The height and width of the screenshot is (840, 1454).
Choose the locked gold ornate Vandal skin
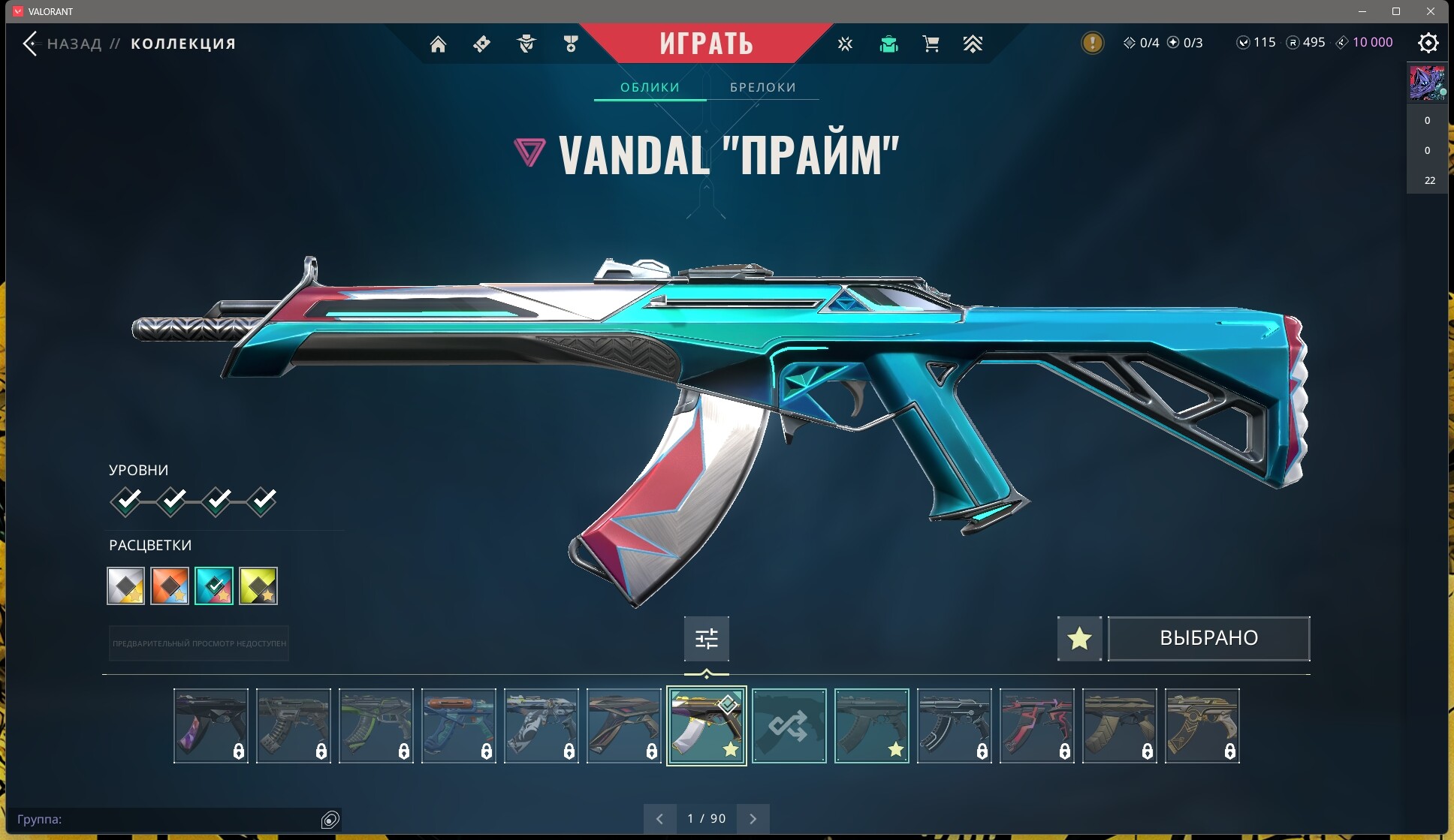pyautogui.click(x=1202, y=726)
